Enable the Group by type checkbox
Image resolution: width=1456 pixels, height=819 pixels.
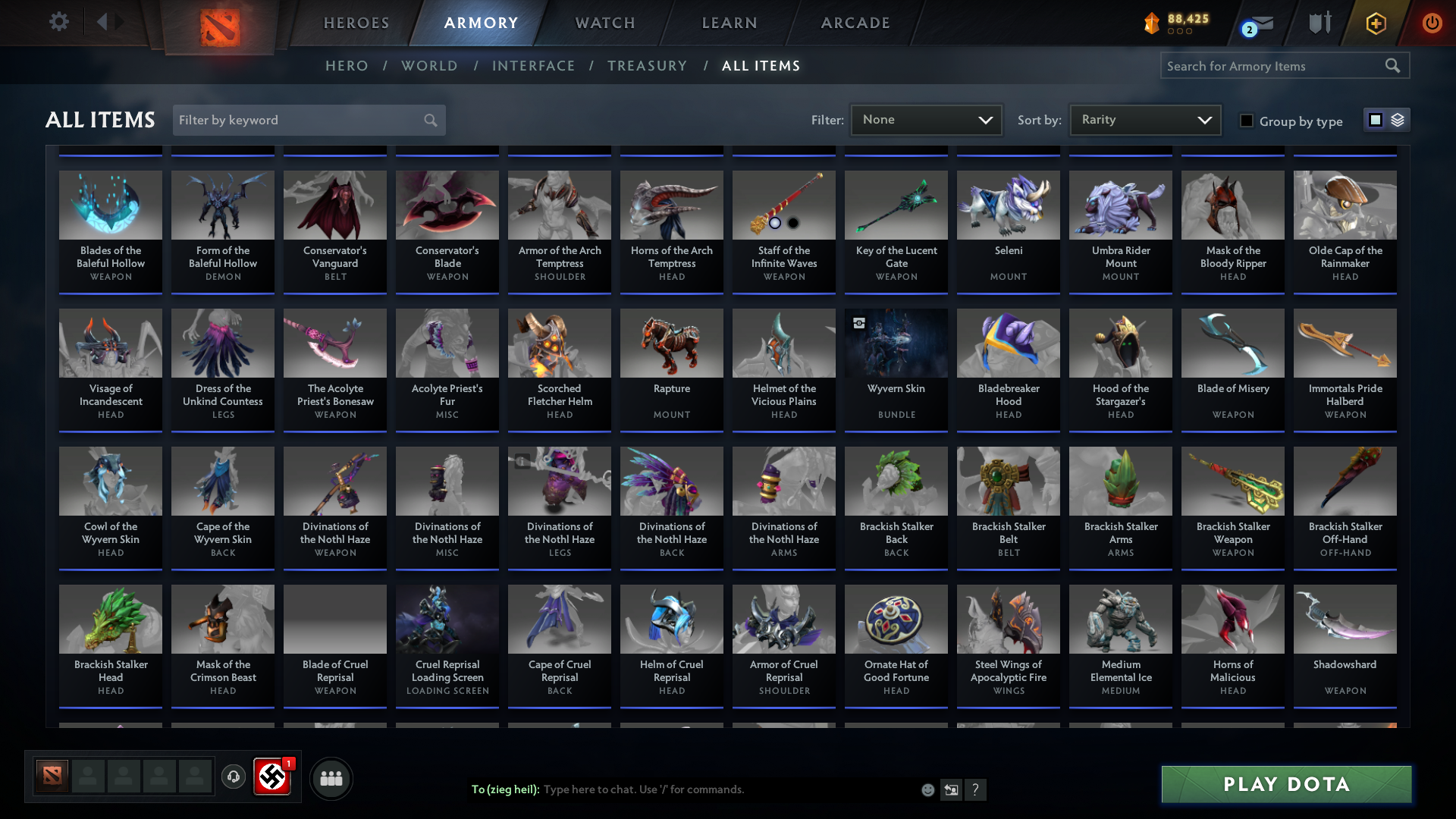(x=1247, y=121)
